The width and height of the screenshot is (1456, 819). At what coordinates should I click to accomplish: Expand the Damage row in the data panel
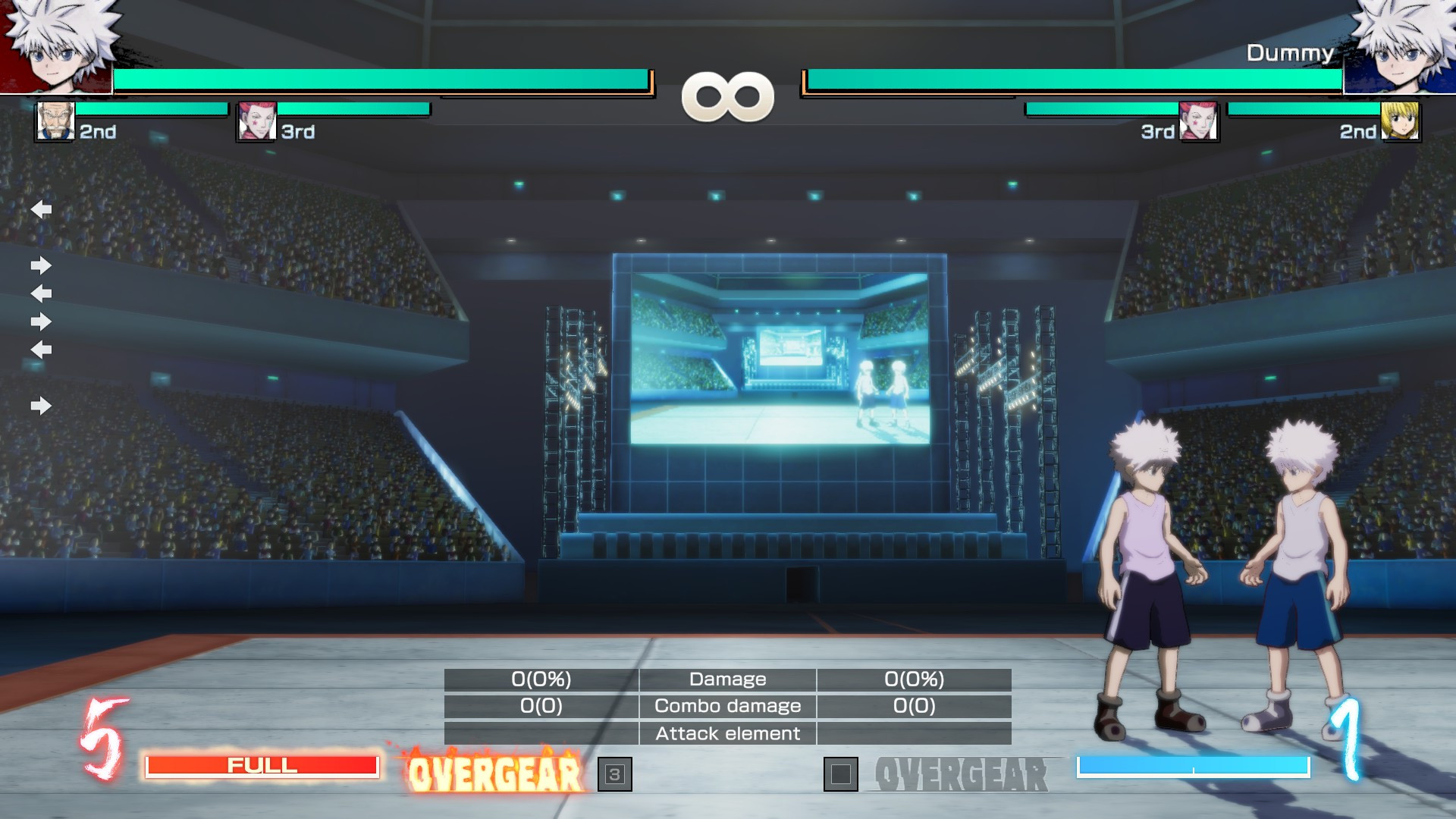coord(726,679)
